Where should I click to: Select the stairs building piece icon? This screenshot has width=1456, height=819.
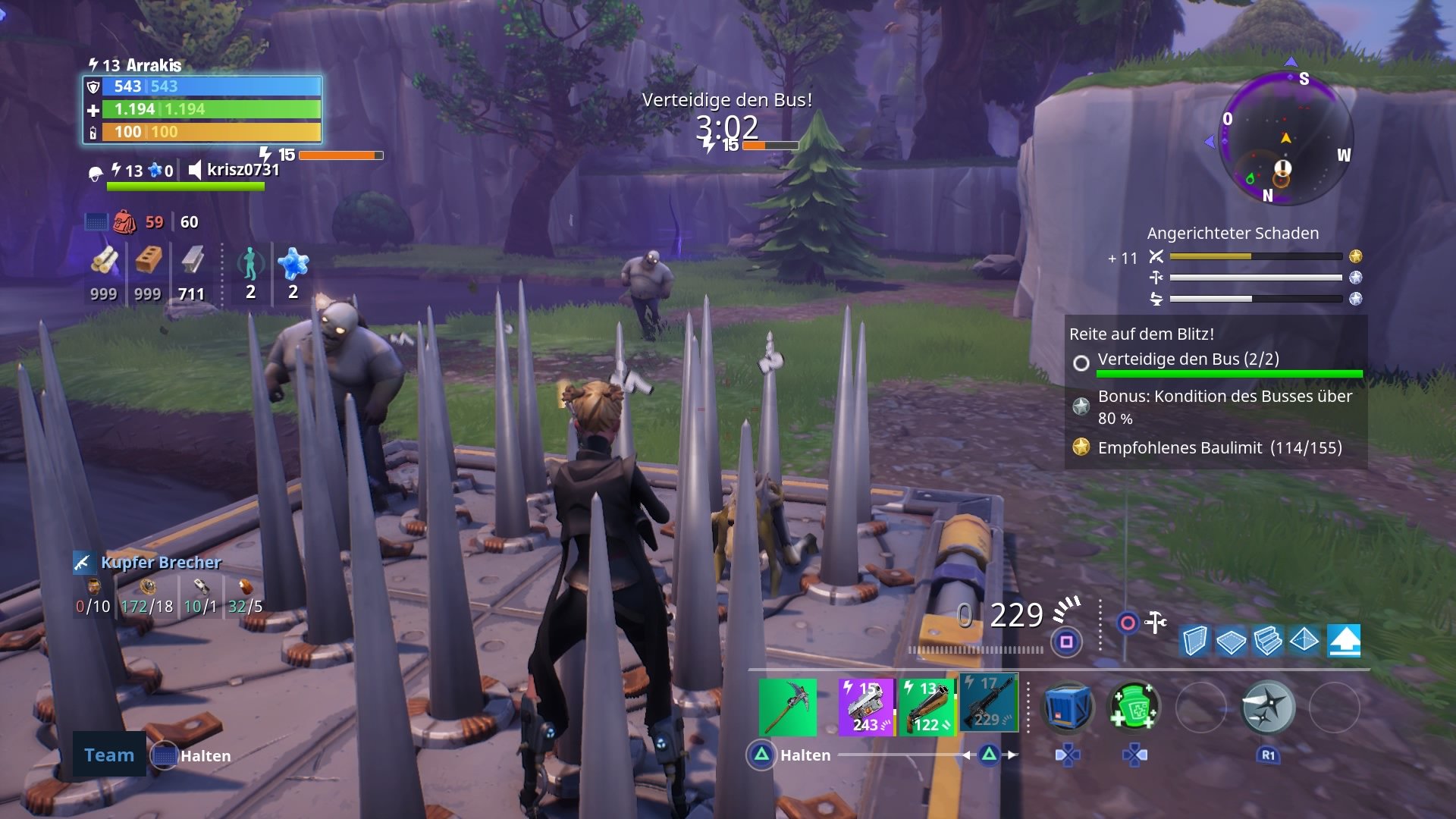click(x=1267, y=642)
